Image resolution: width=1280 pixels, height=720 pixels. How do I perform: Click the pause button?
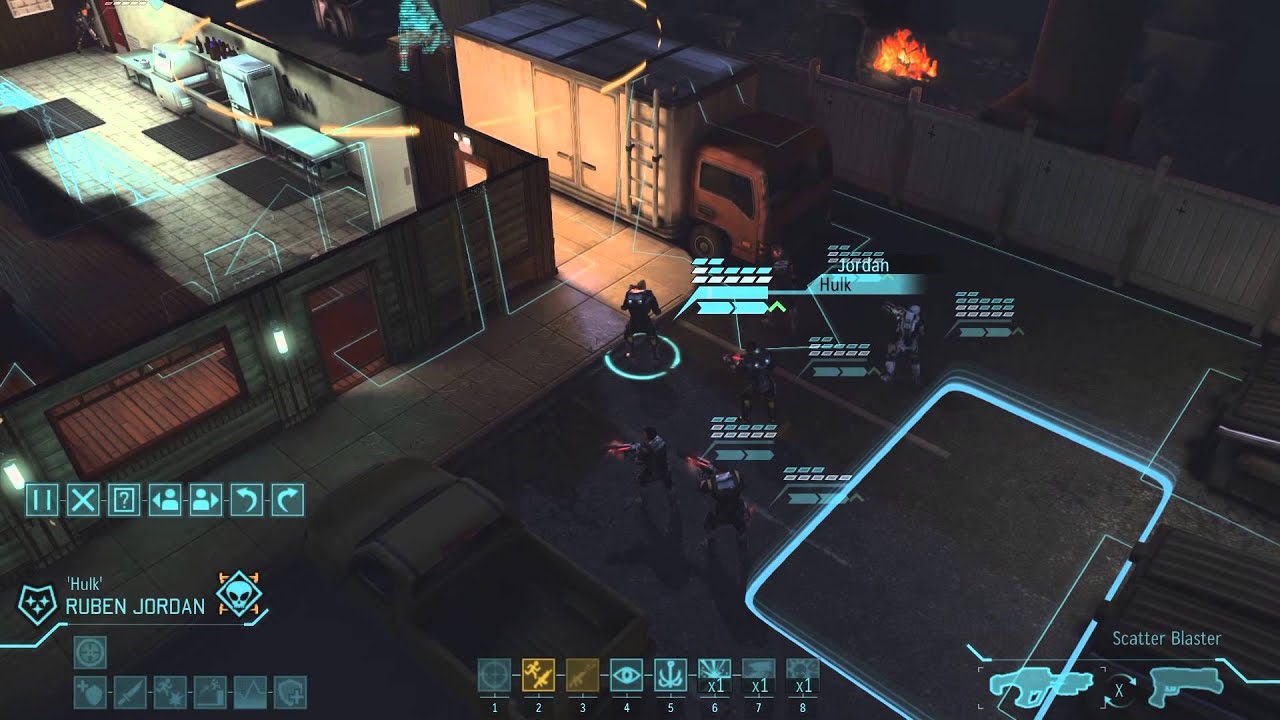pos(41,499)
